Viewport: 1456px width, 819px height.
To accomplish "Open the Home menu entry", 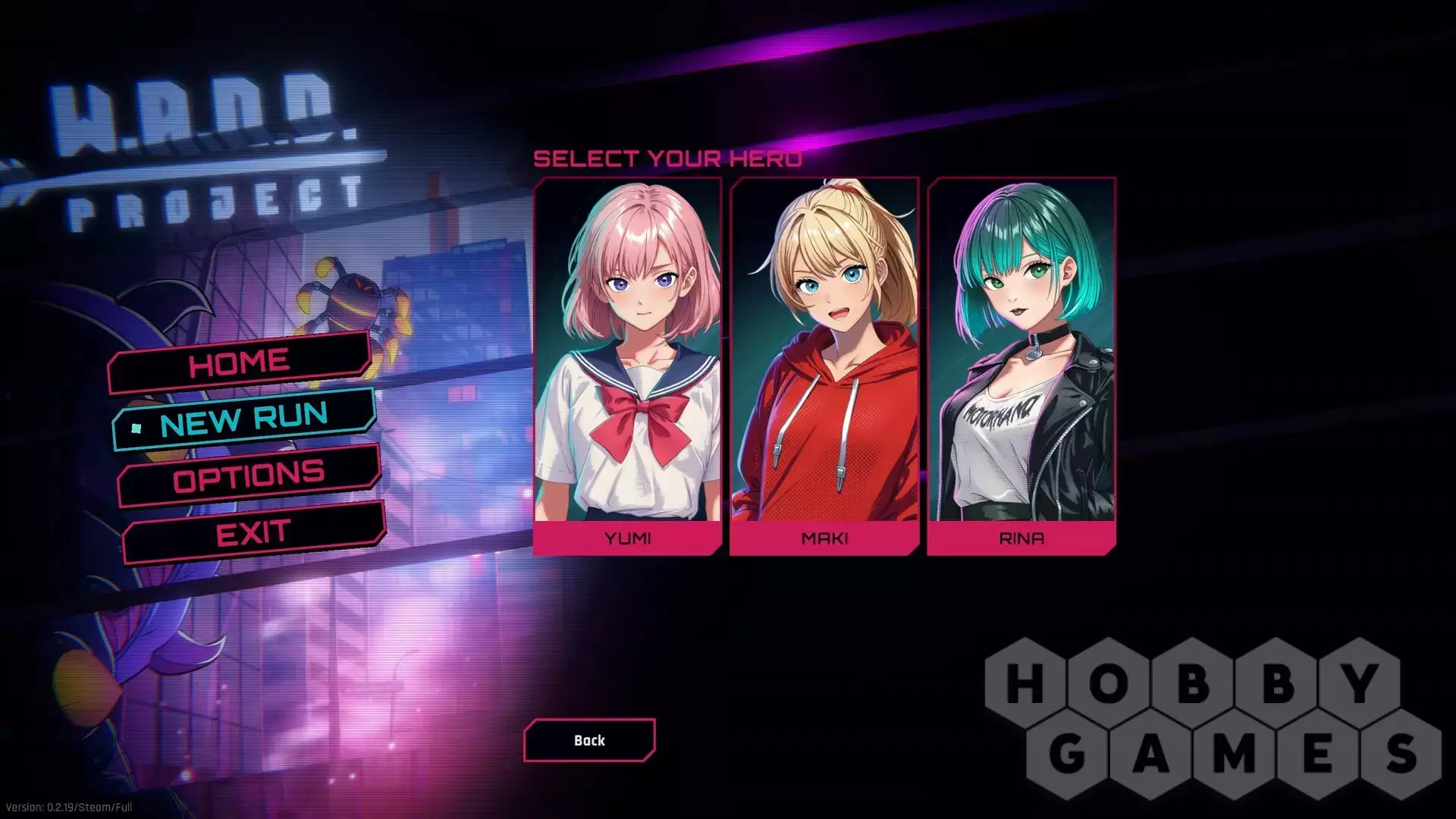I will tap(240, 362).
